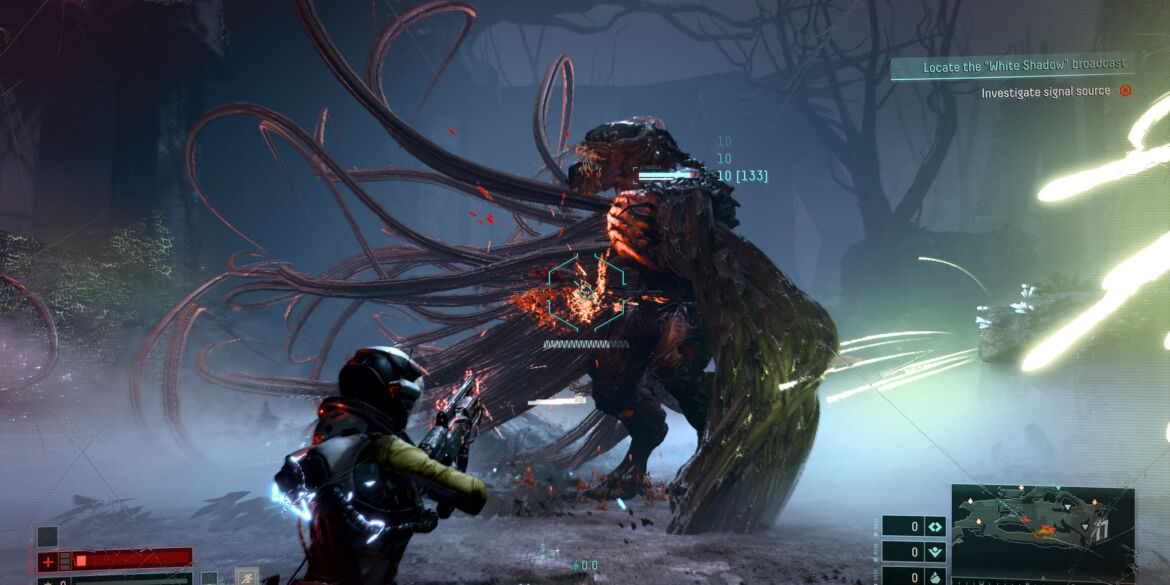Select the running figure dash icon
The height and width of the screenshot is (585, 1170).
click(246, 576)
